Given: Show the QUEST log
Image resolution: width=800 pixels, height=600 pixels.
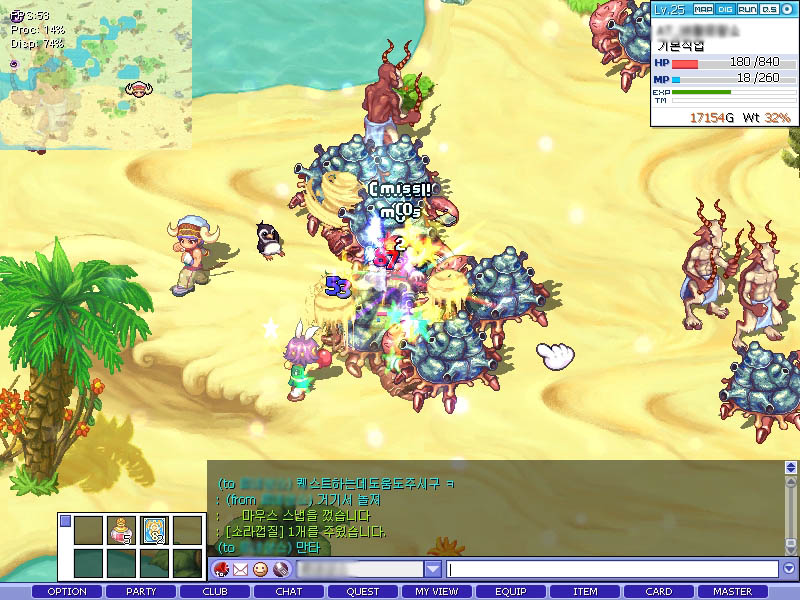Looking at the screenshot, I should pyautogui.click(x=363, y=592).
